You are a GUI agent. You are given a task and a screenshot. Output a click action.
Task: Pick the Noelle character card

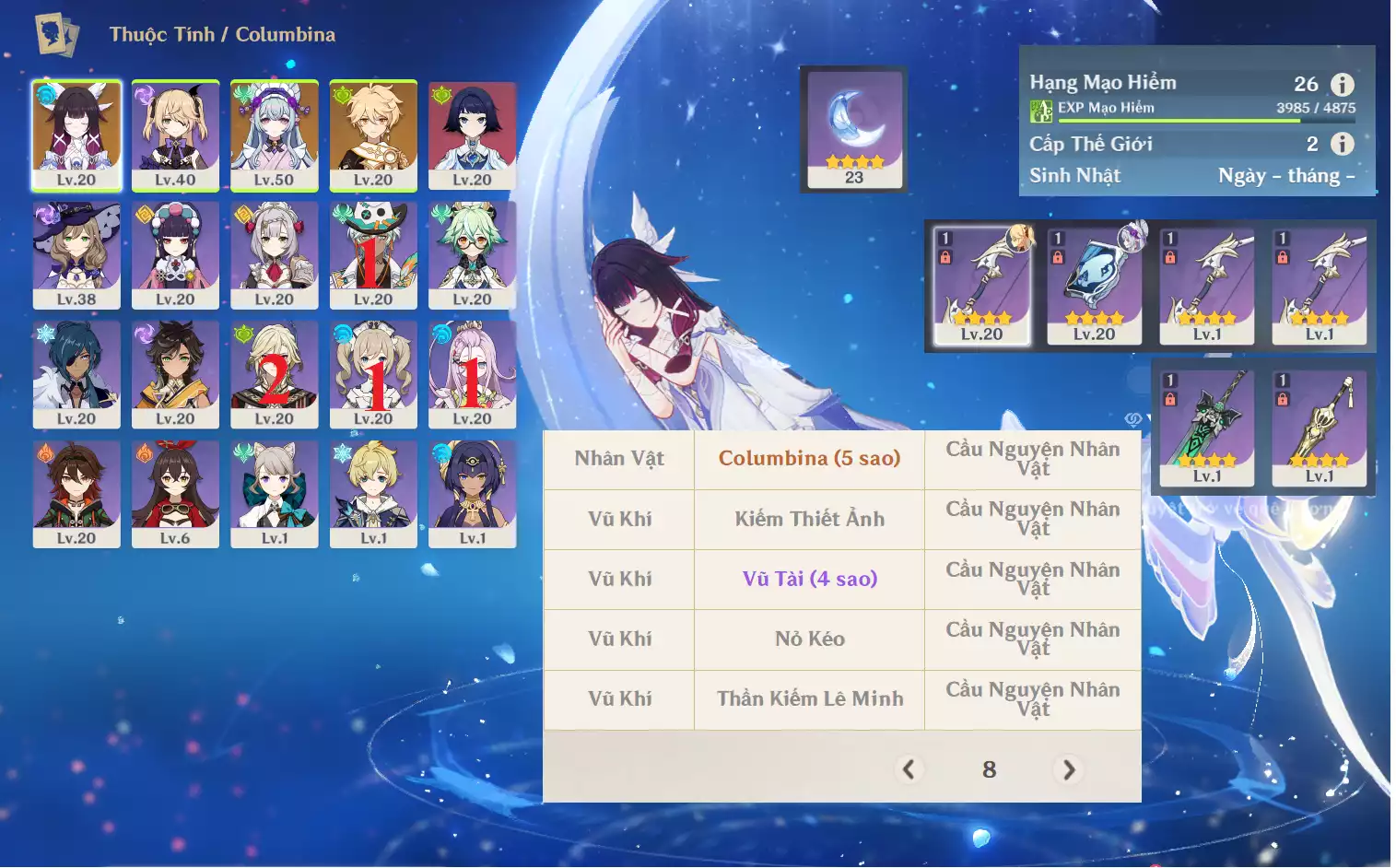275,254
